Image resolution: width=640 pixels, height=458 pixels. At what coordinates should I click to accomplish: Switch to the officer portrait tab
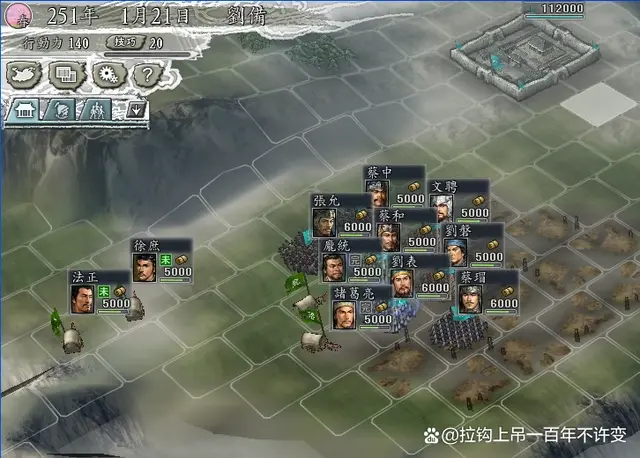[62, 110]
